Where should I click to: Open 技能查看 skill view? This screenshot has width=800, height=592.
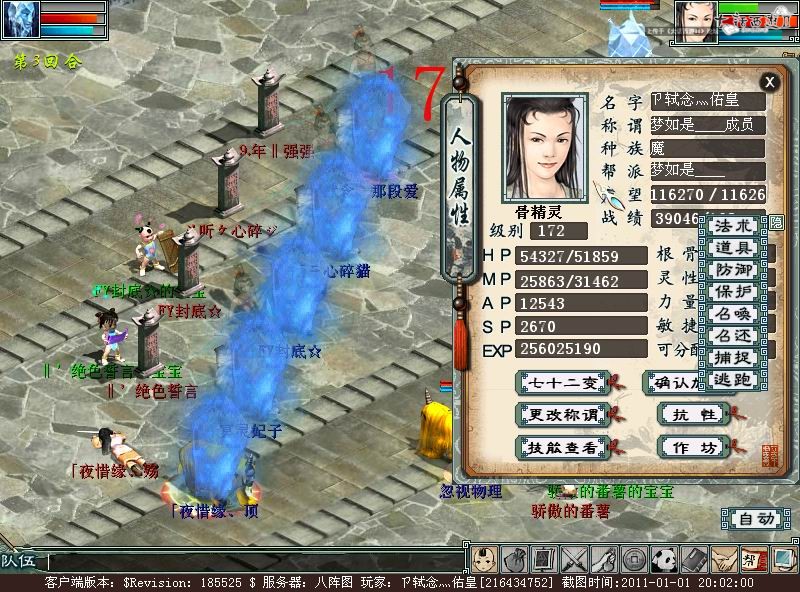(x=563, y=447)
